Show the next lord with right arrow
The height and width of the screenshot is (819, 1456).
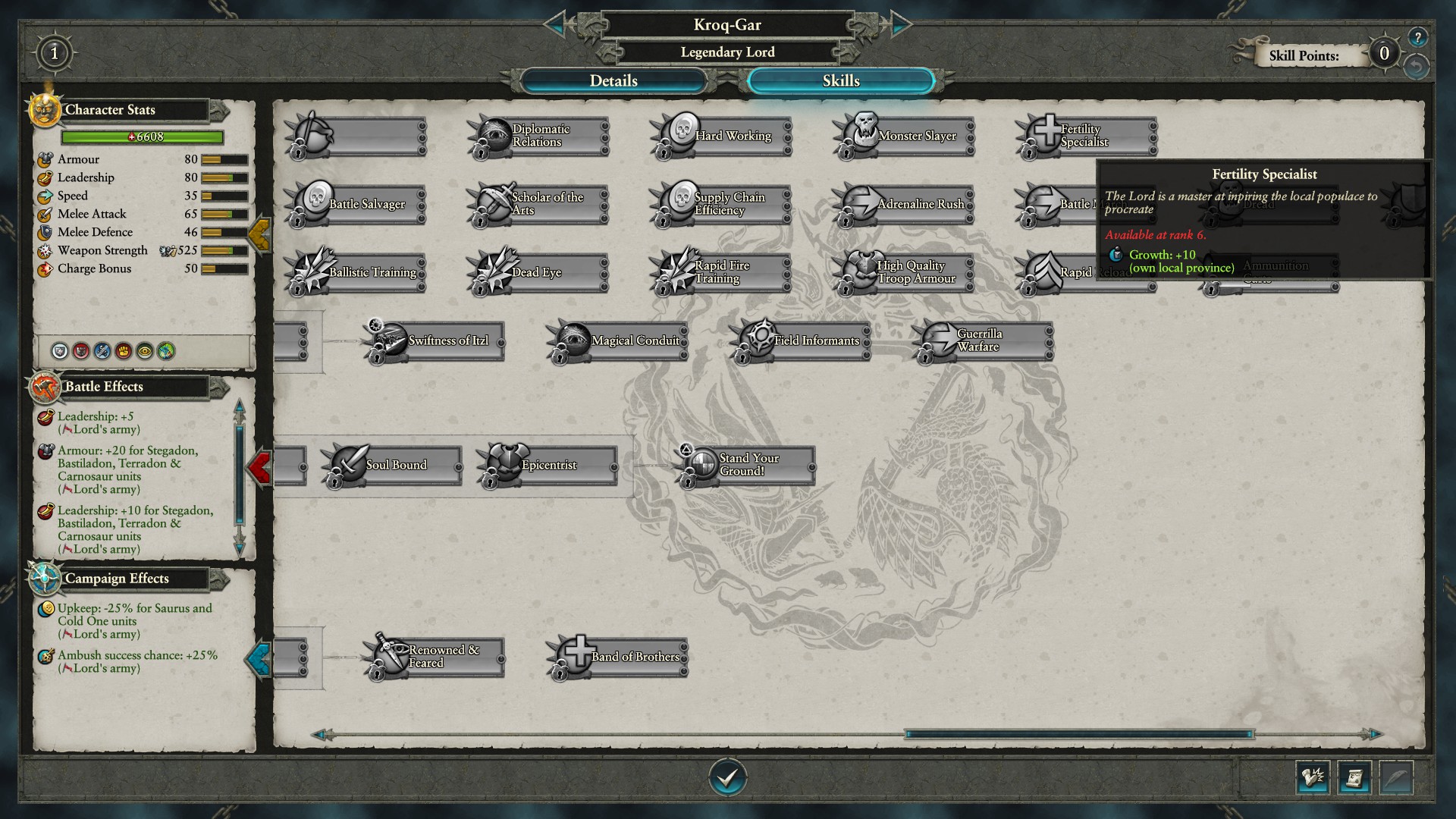click(x=900, y=24)
